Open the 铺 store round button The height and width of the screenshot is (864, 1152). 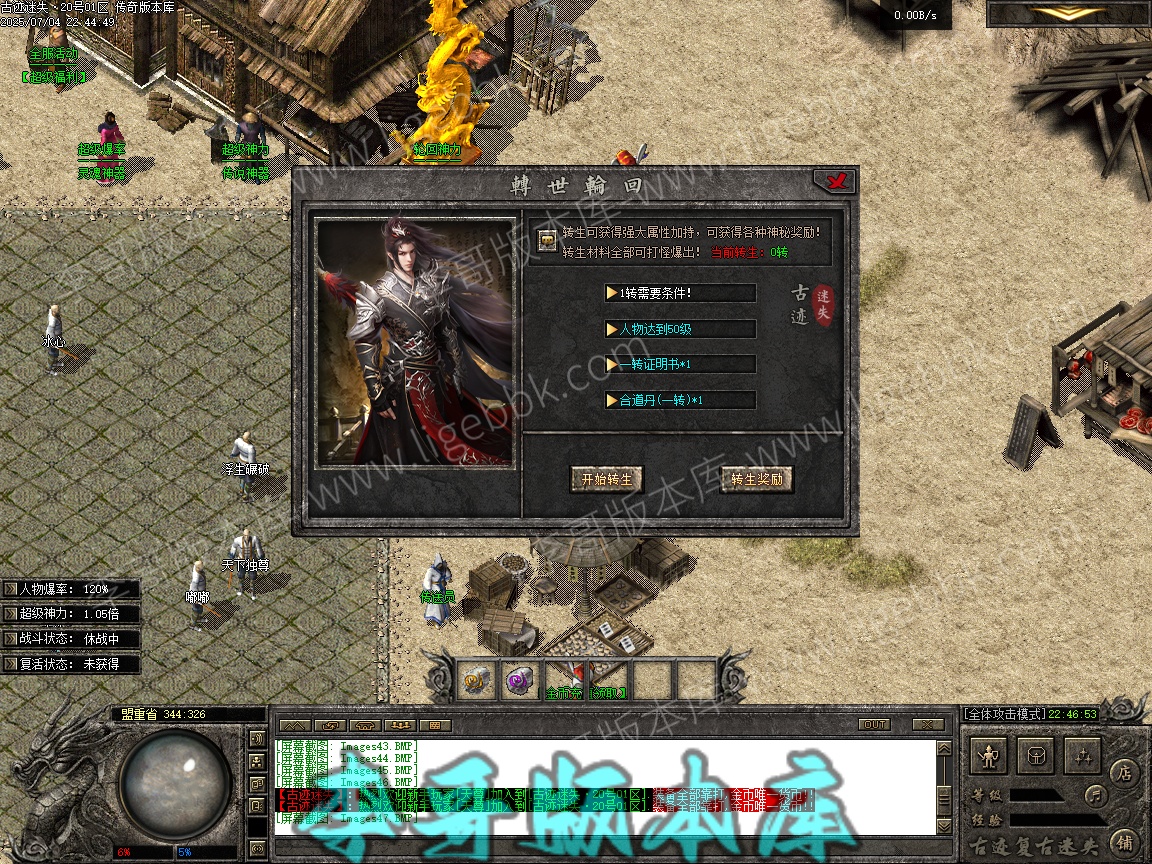point(1124,841)
